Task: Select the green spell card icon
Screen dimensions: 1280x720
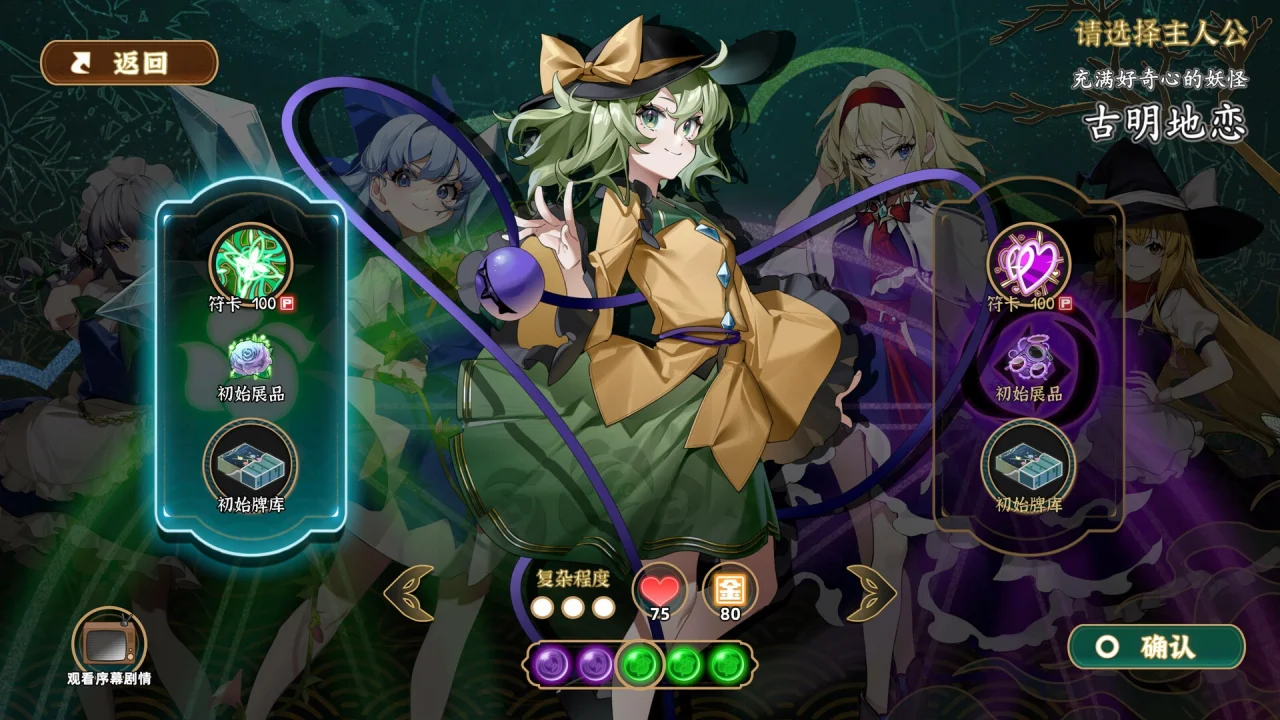Action: [x=250, y=262]
